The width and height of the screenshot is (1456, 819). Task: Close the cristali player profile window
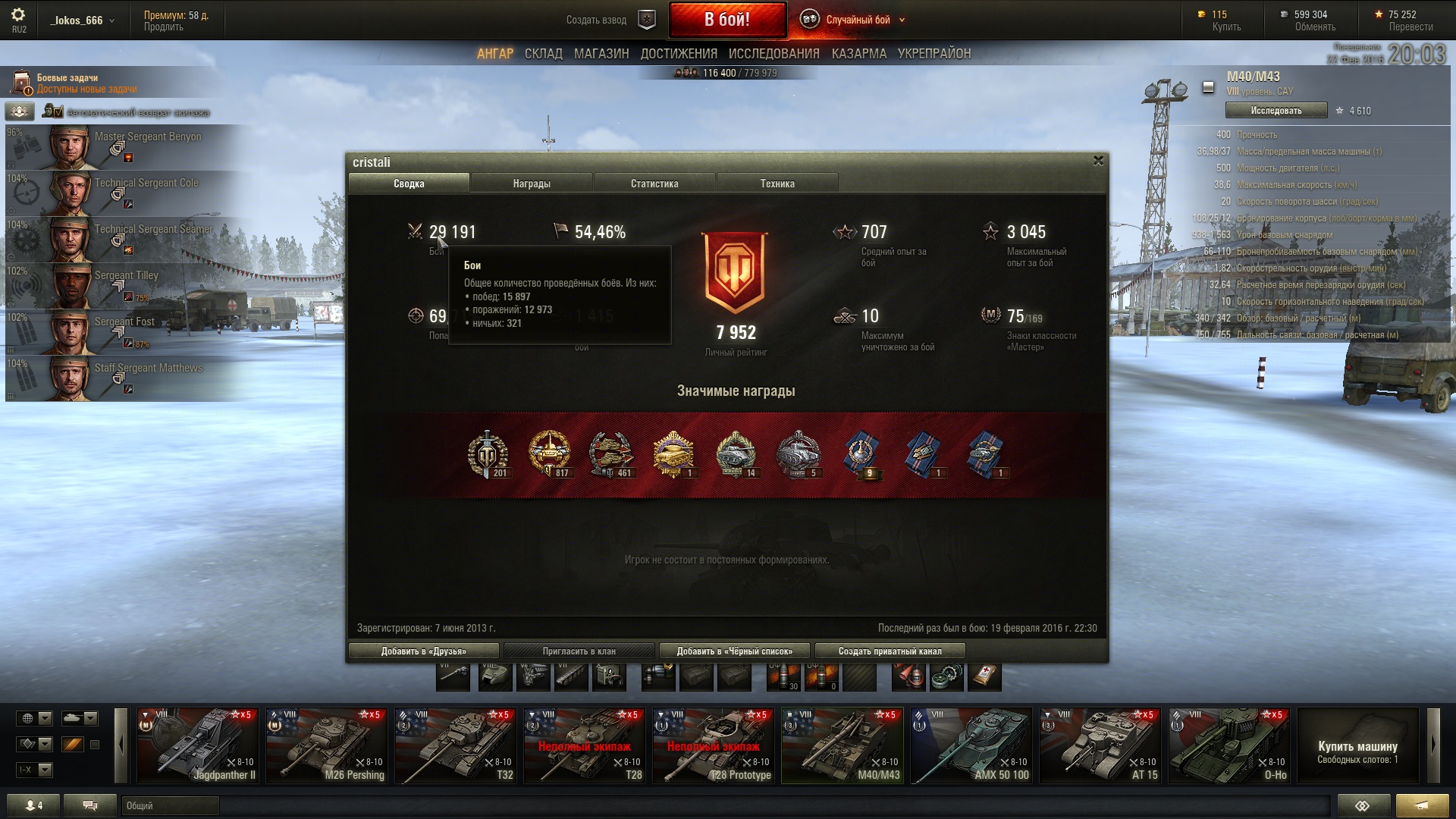coord(1097,161)
